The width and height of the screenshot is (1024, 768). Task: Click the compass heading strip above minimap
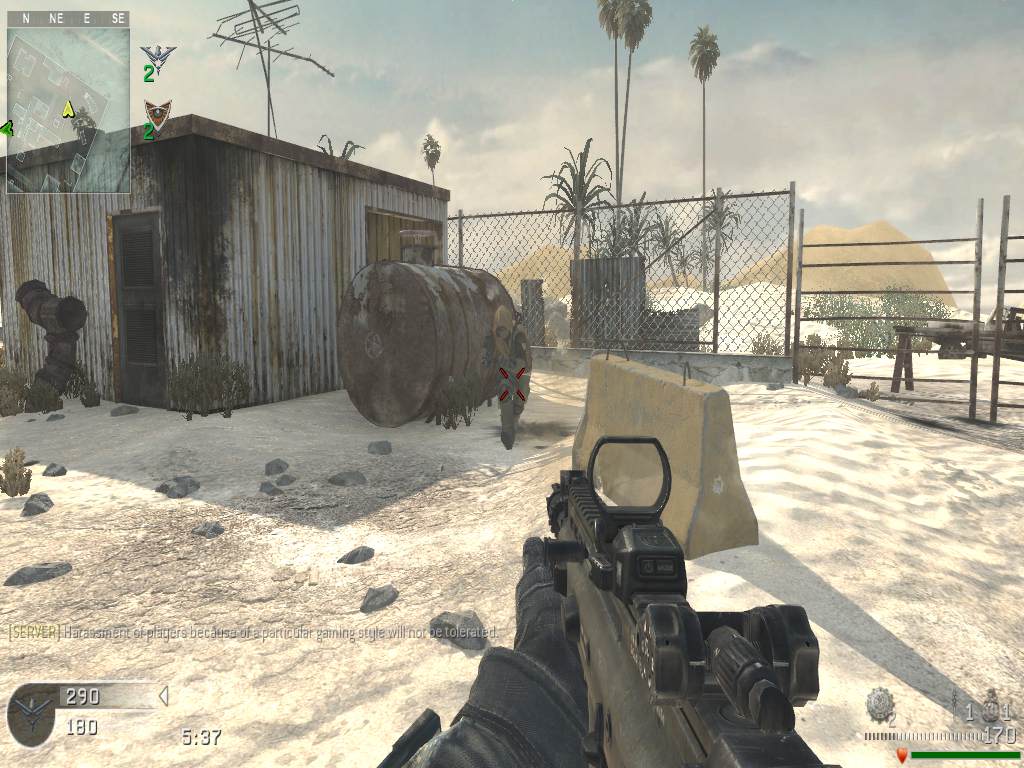(x=68, y=18)
